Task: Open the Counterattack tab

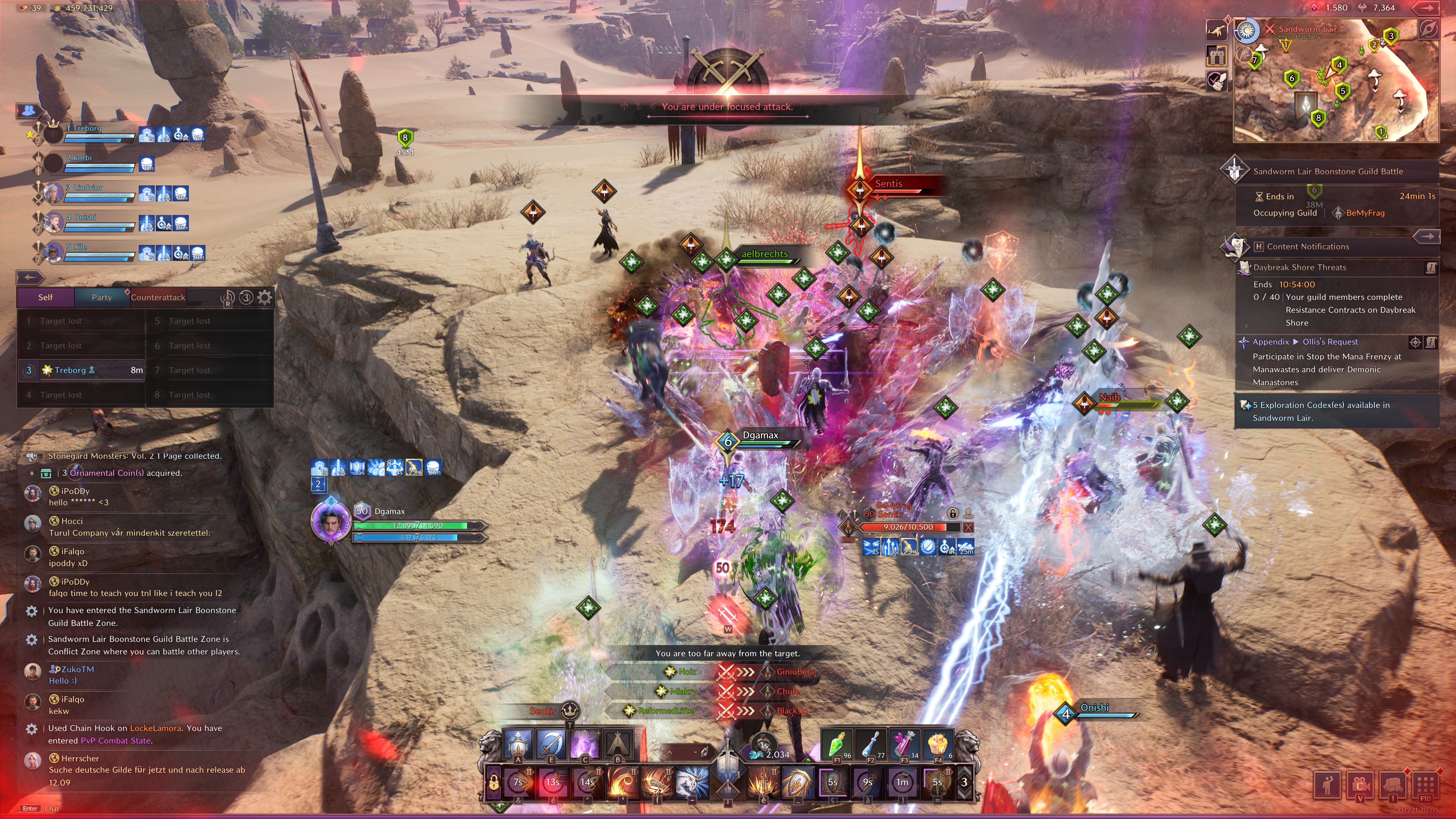Action: (x=158, y=297)
